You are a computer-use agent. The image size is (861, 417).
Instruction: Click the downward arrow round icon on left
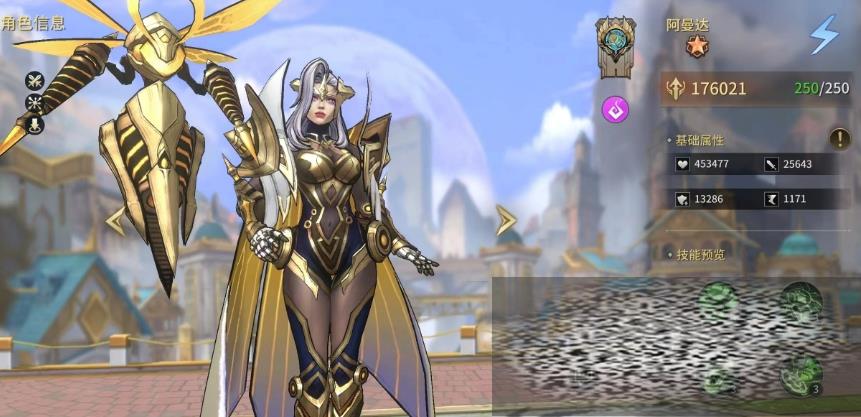(35, 125)
